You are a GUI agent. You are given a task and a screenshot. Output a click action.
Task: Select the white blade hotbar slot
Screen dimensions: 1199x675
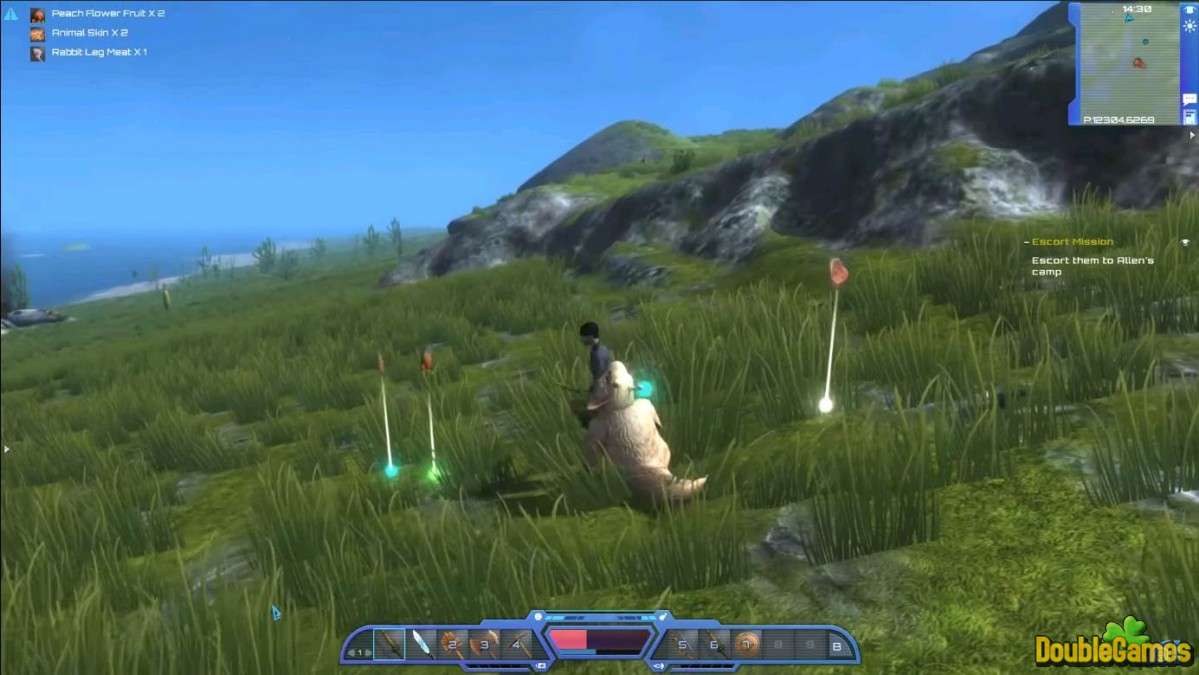(422, 643)
